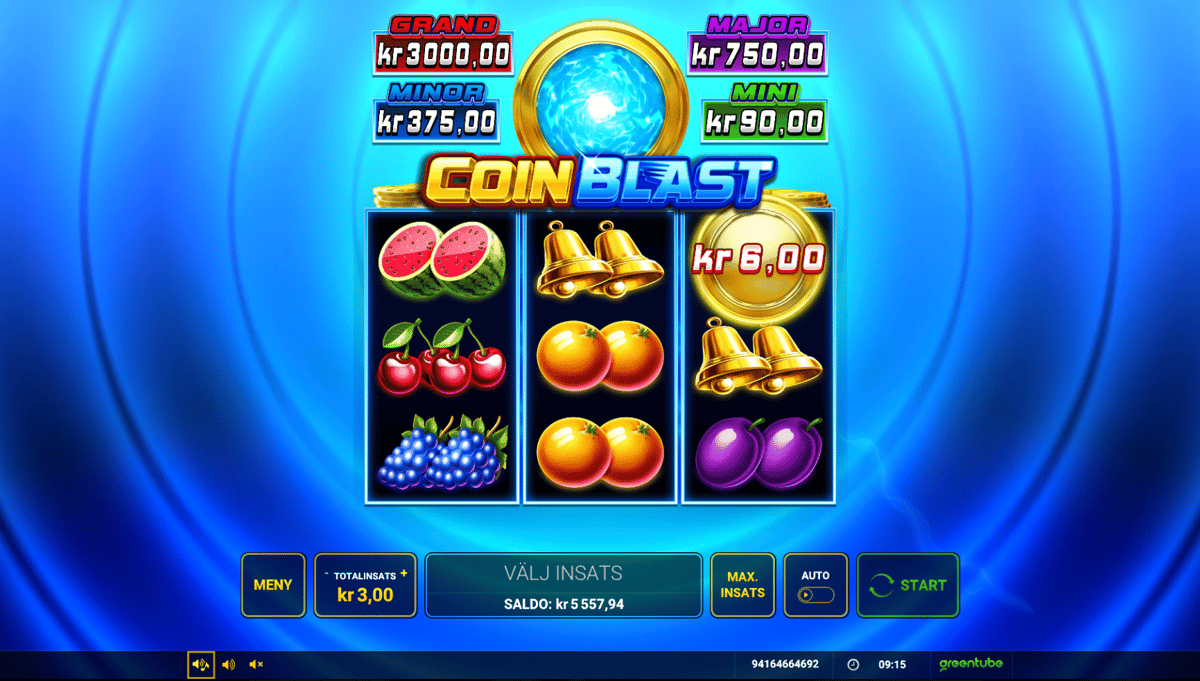1200x681 pixels.
Task: Enable sound with music icon
Action: tap(201, 664)
